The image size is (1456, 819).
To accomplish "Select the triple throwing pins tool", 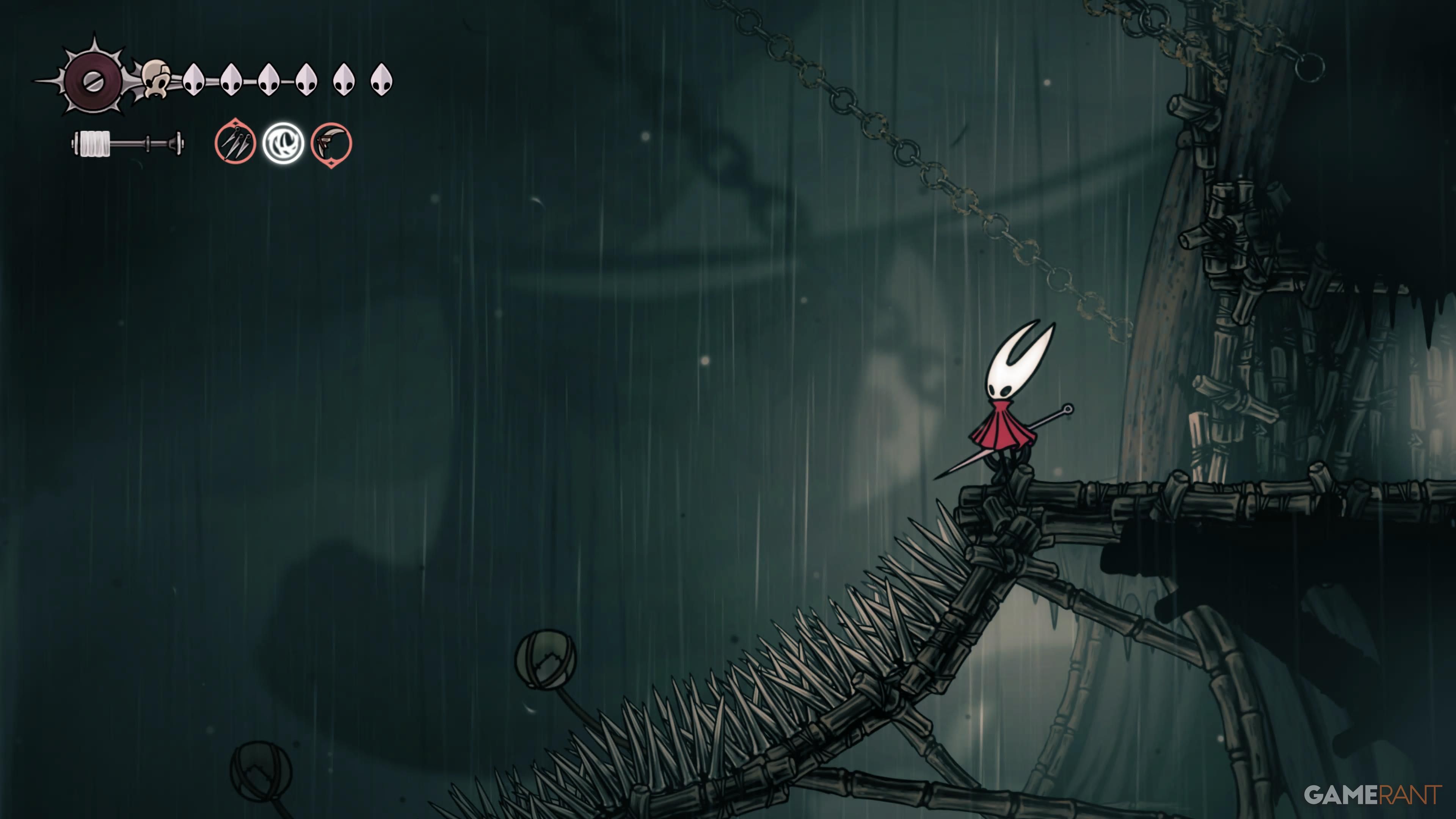I will (x=235, y=143).
